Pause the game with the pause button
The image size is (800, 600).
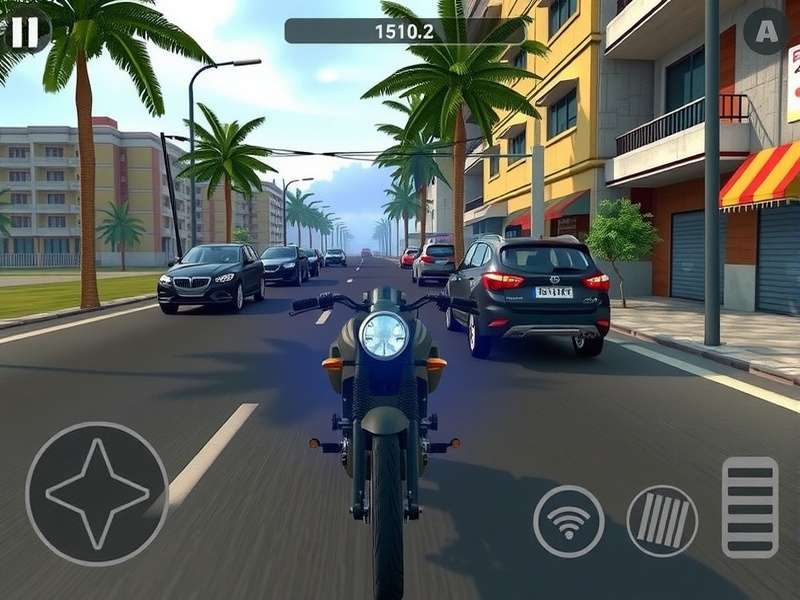click(25, 32)
